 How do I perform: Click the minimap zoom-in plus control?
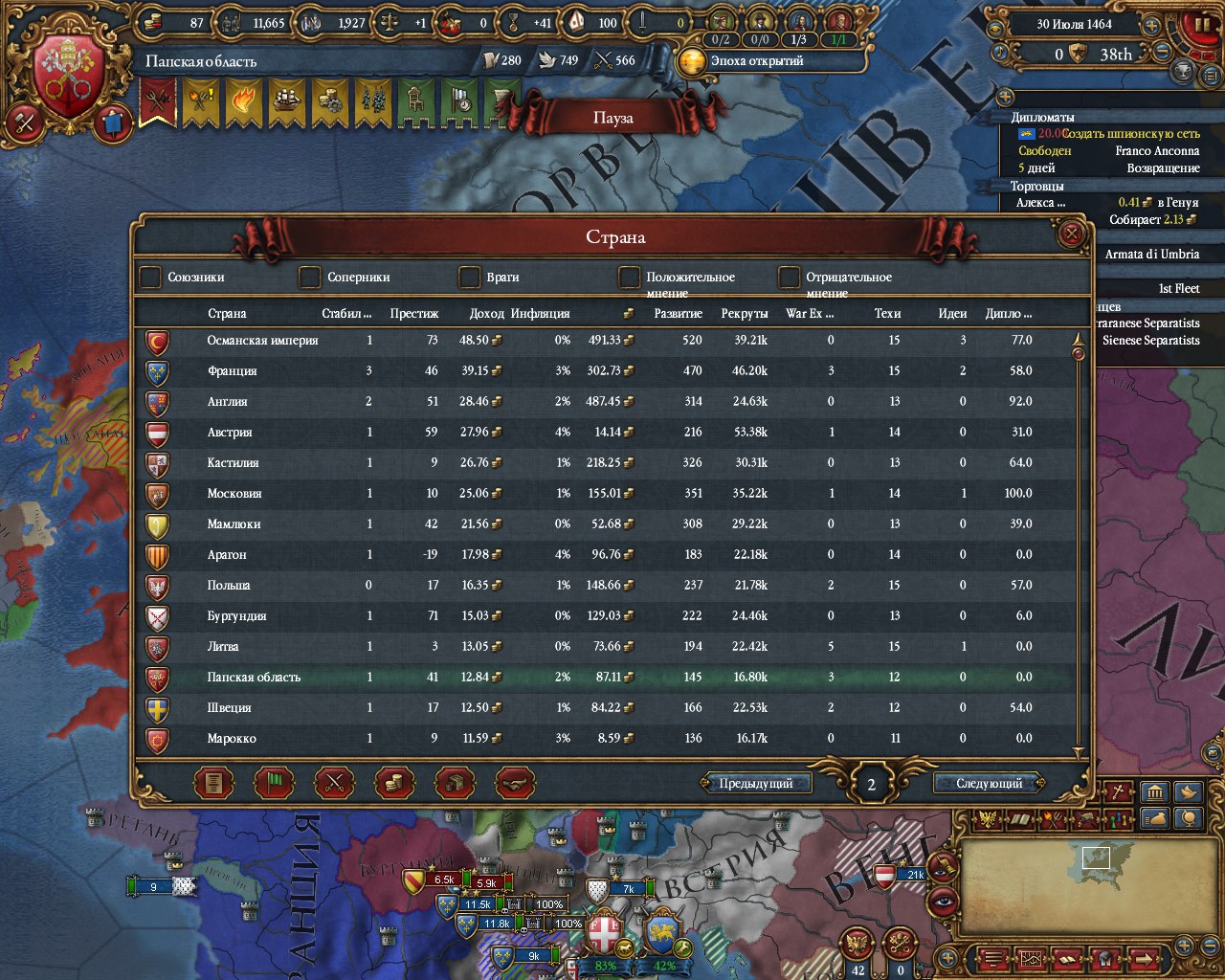(x=1184, y=947)
